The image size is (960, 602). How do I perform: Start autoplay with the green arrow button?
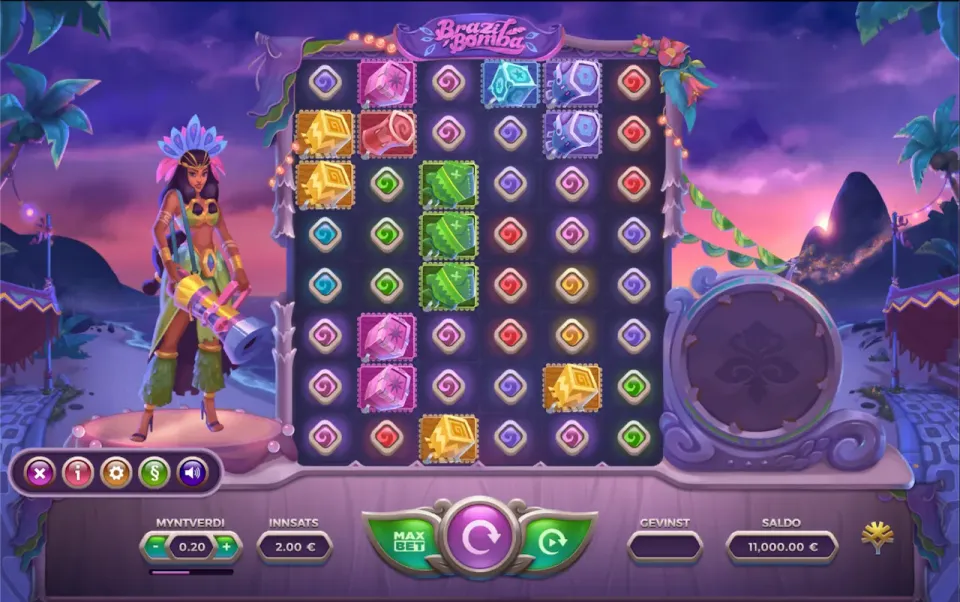click(553, 541)
